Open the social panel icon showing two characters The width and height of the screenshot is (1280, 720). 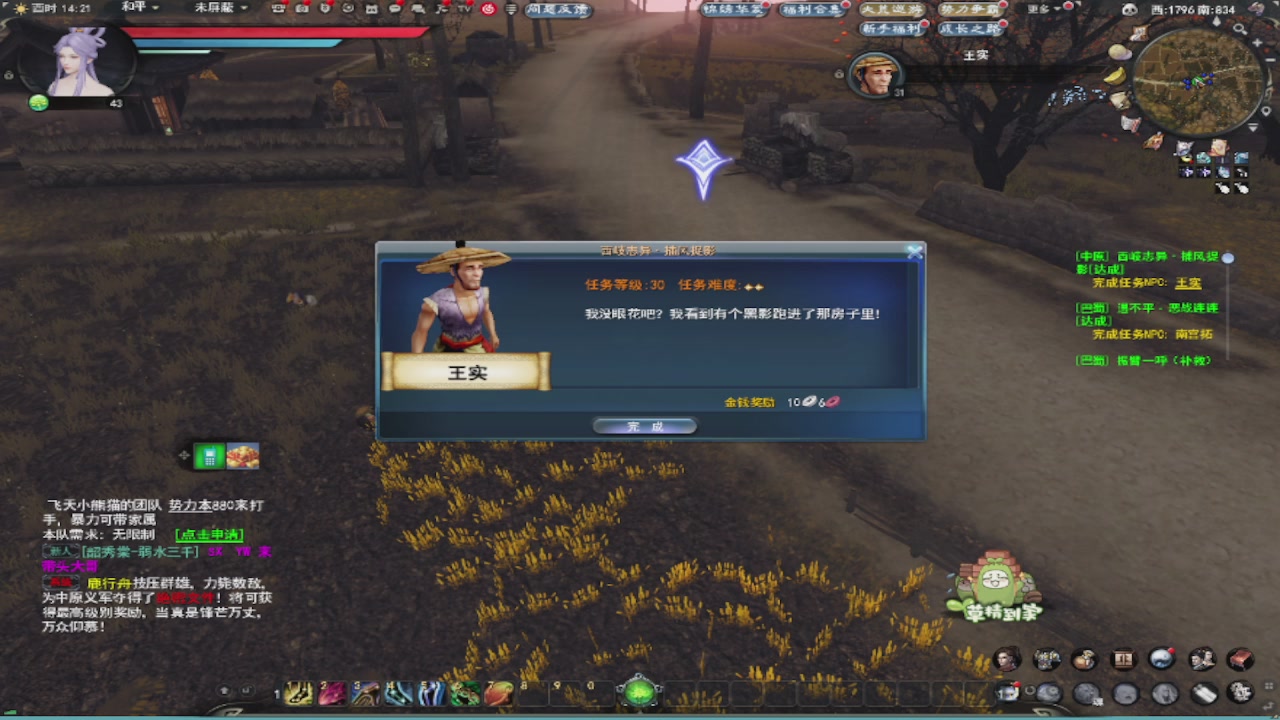tap(1203, 660)
